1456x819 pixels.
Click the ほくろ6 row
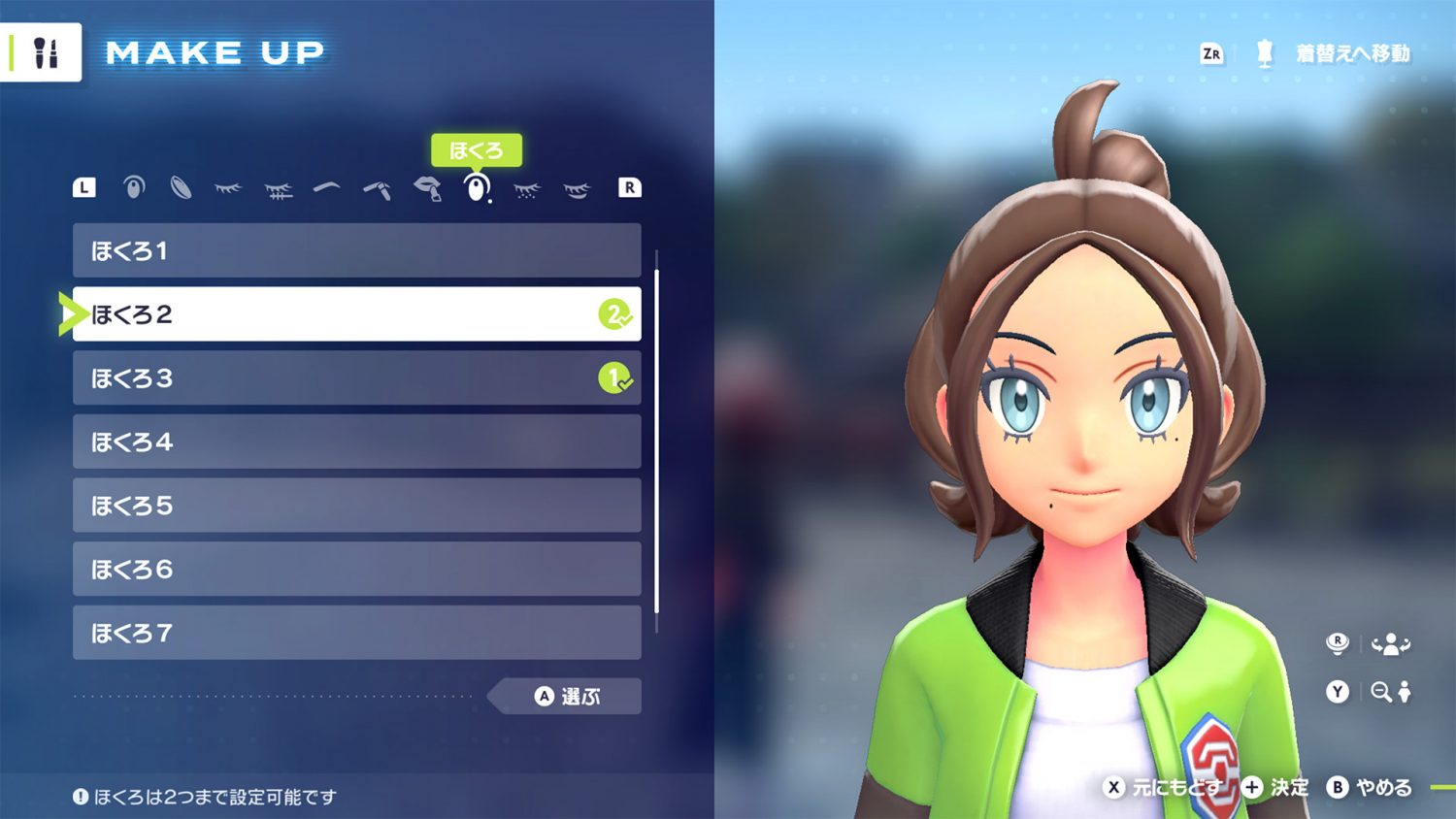pyautogui.click(x=356, y=569)
